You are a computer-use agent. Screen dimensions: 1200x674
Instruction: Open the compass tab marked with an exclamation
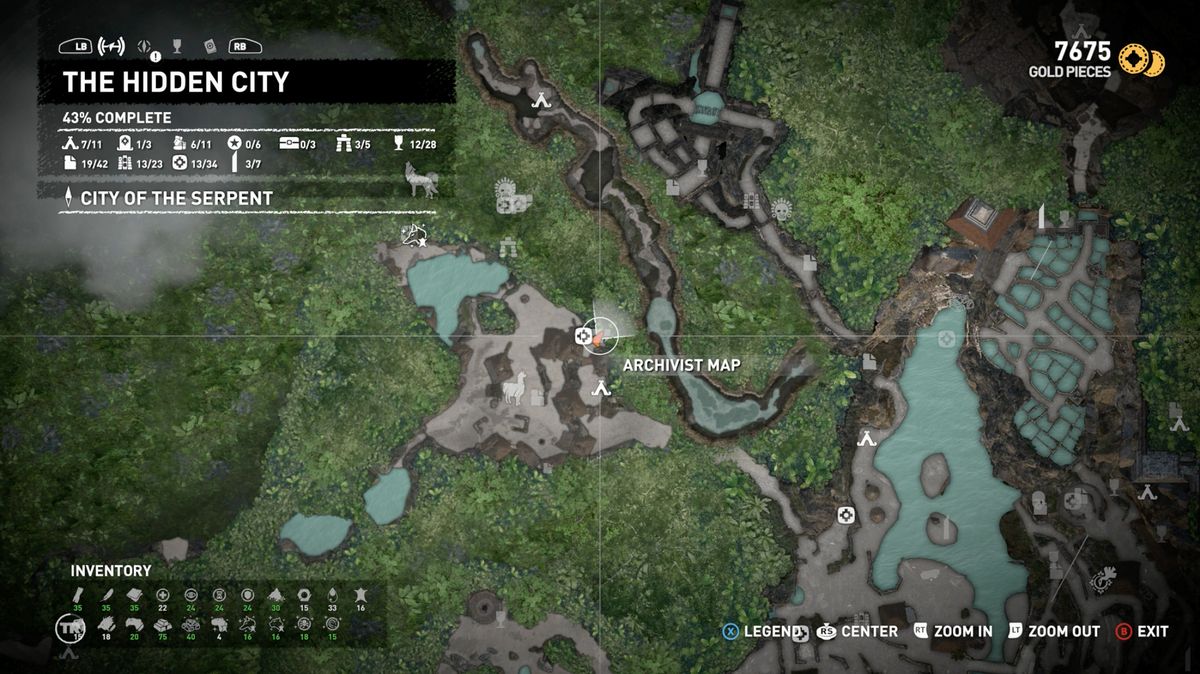(x=146, y=46)
